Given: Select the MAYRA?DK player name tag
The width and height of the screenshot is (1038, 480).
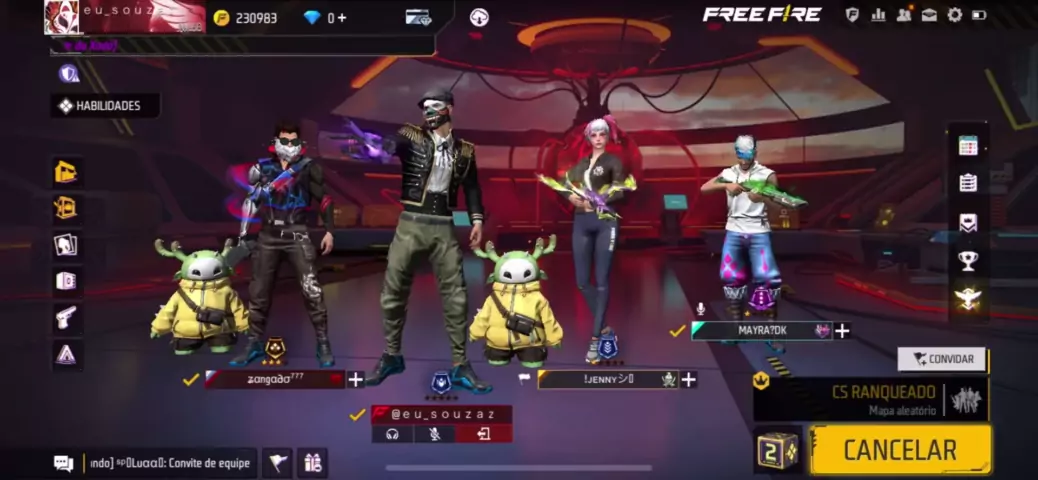Looking at the screenshot, I should click(x=762, y=331).
